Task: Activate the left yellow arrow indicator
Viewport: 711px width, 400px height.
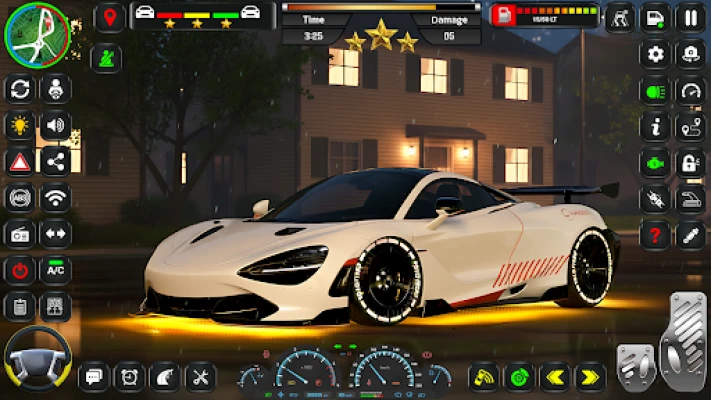Action: pos(555,377)
